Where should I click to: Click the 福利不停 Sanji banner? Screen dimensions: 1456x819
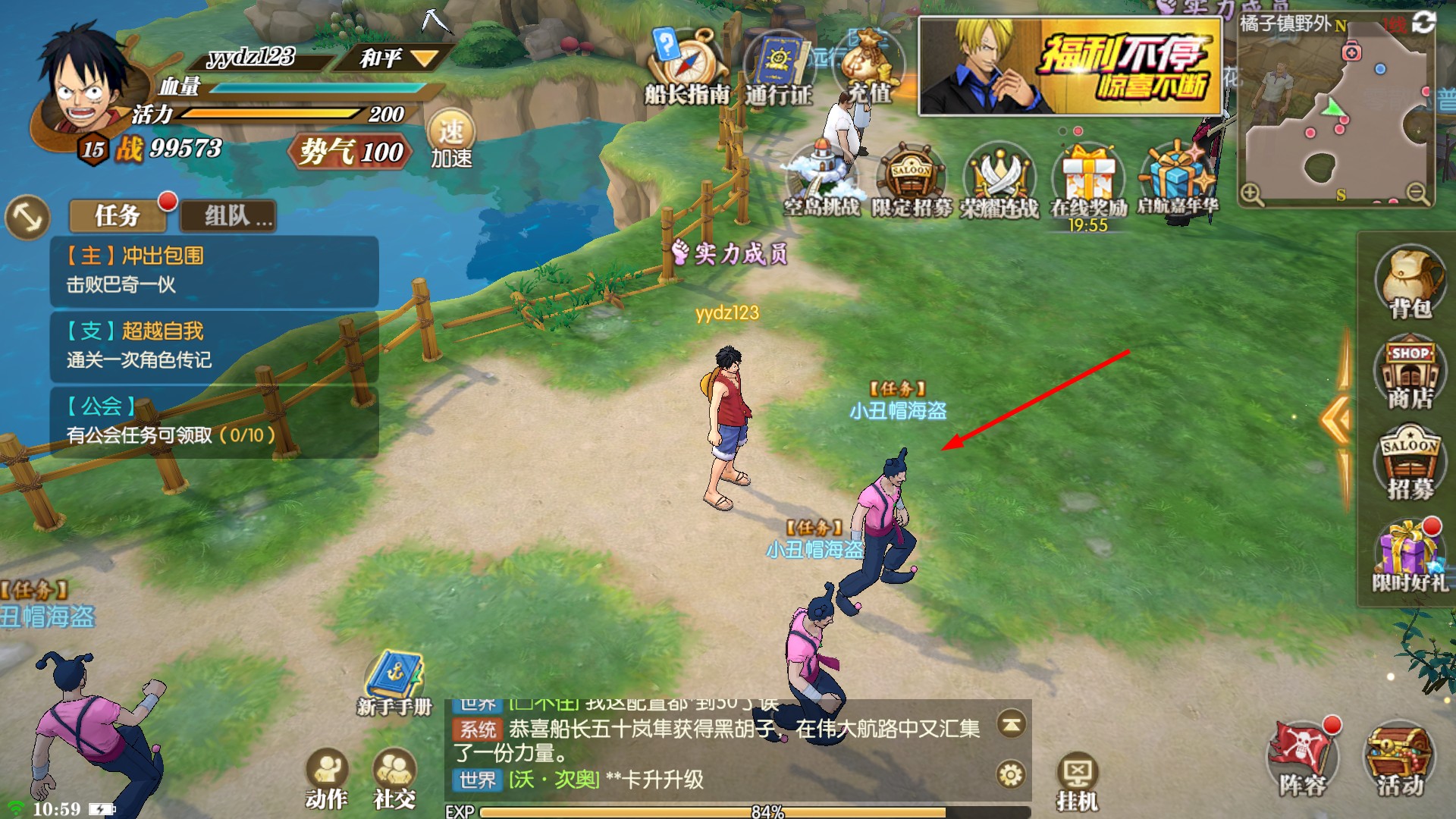pyautogui.click(x=1070, y=67)
